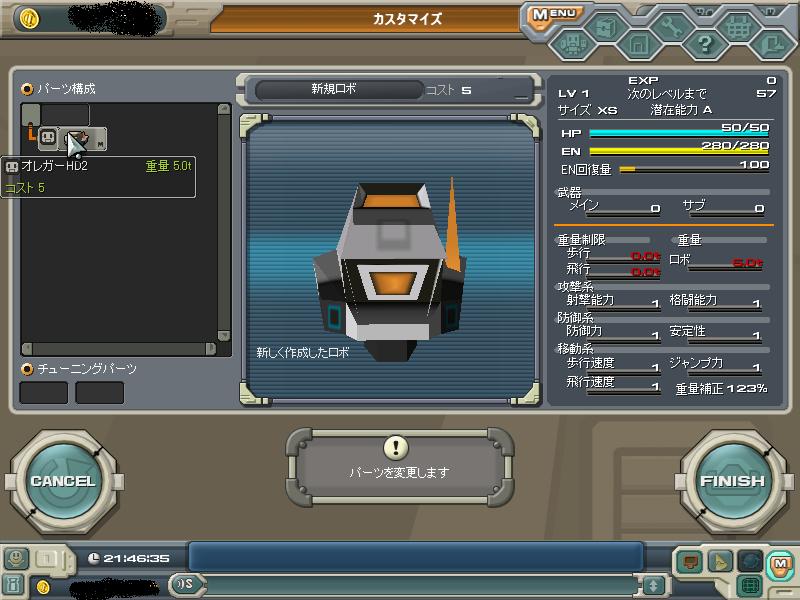Image resolution: width=800 pixels, height=600 pixels.
Task: Toggle the チューニングパーツ section radio
Action: pos(28,369)
